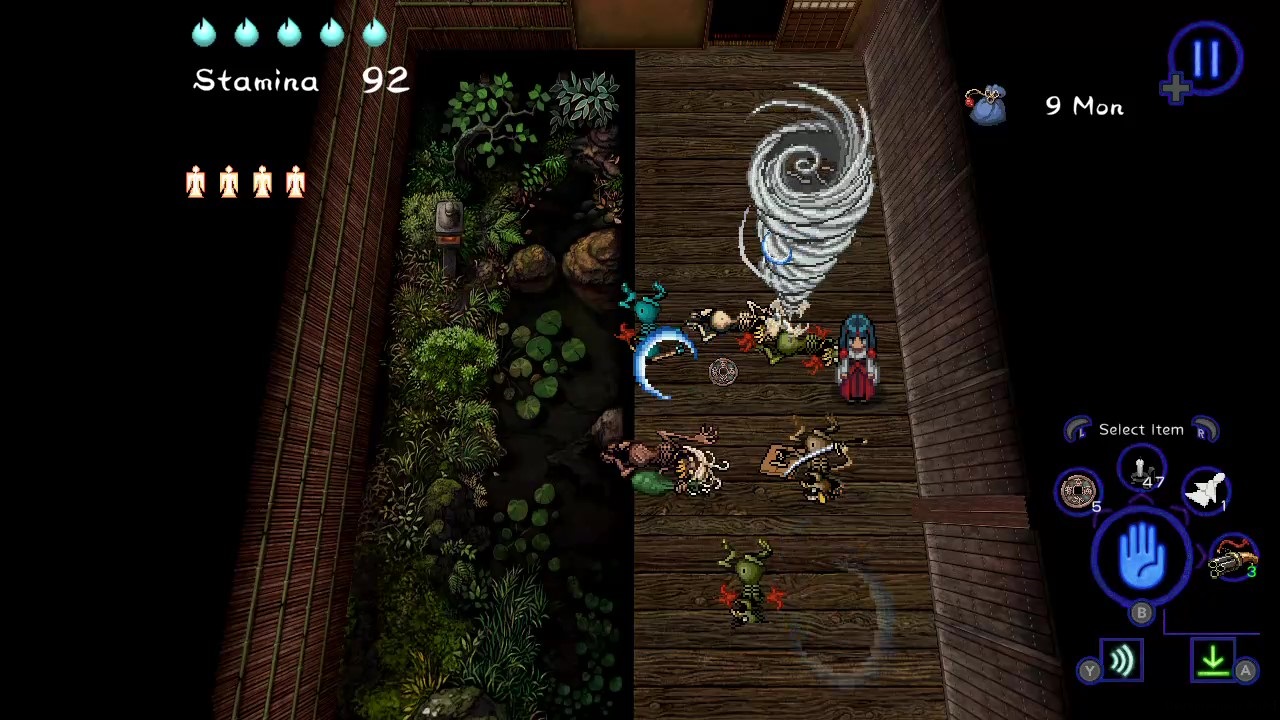Click the Select Item label
The image size is (1280, 720).
coord(1141,429)
